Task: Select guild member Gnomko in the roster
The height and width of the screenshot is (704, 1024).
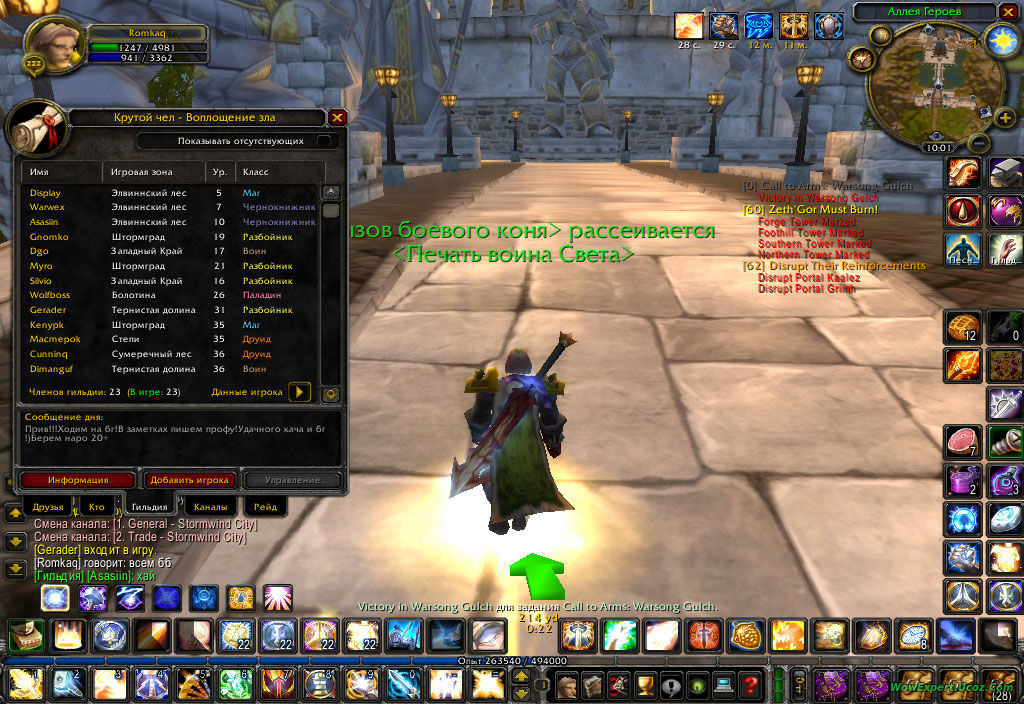Action: click(x=49, y=237)
